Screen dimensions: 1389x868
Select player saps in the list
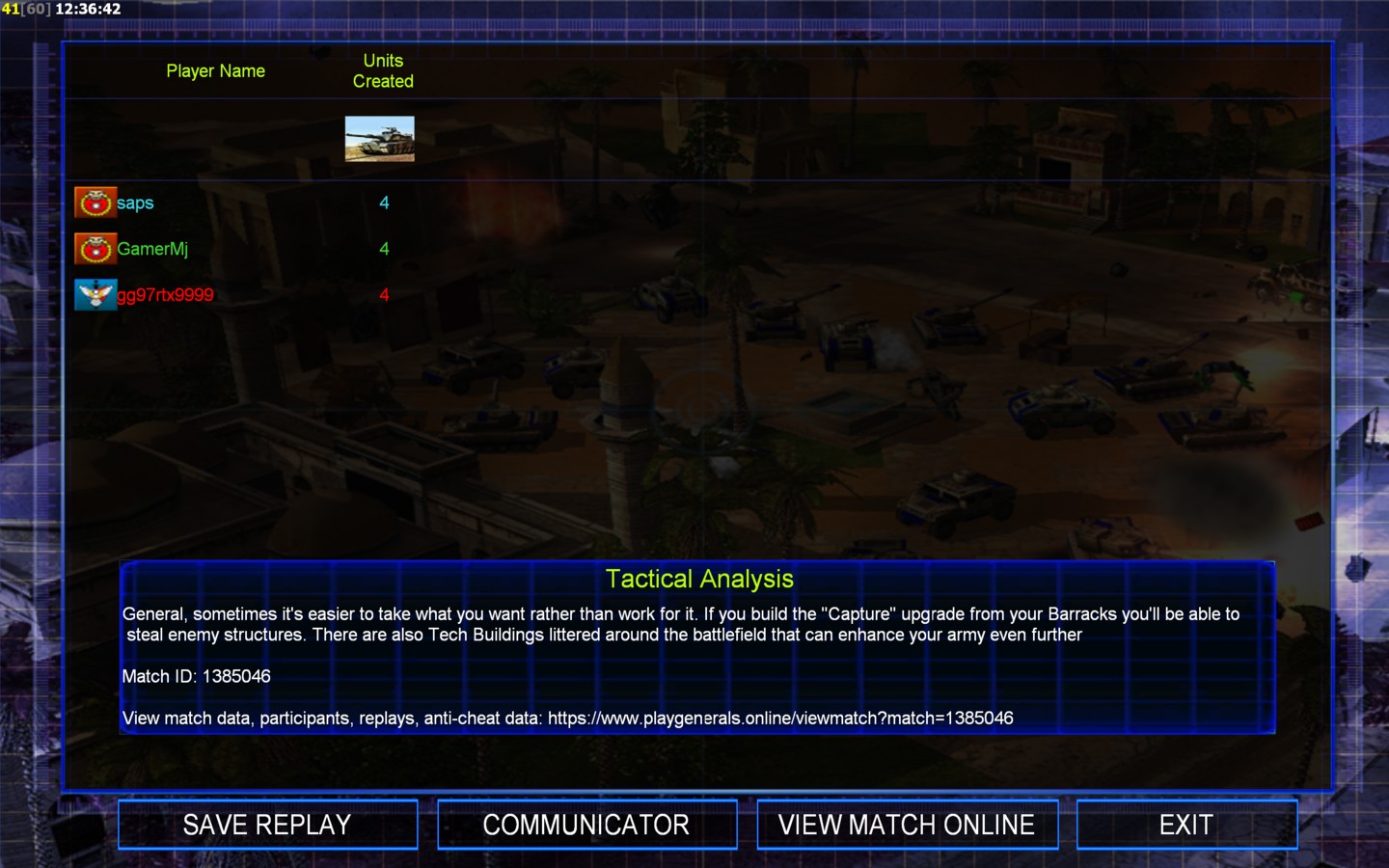(x=135, y=203)
